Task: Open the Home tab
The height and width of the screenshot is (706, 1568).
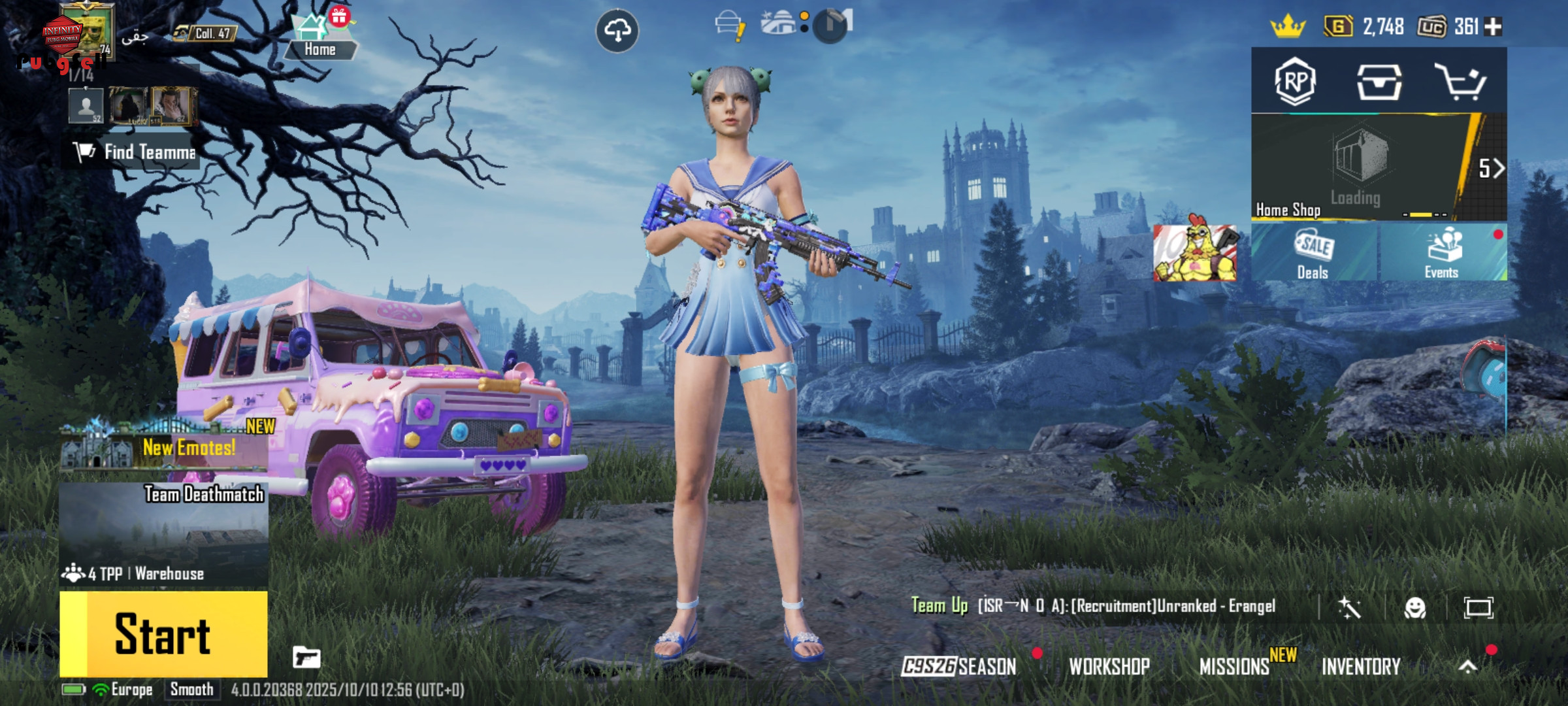Action: click(x=319, y=41)
